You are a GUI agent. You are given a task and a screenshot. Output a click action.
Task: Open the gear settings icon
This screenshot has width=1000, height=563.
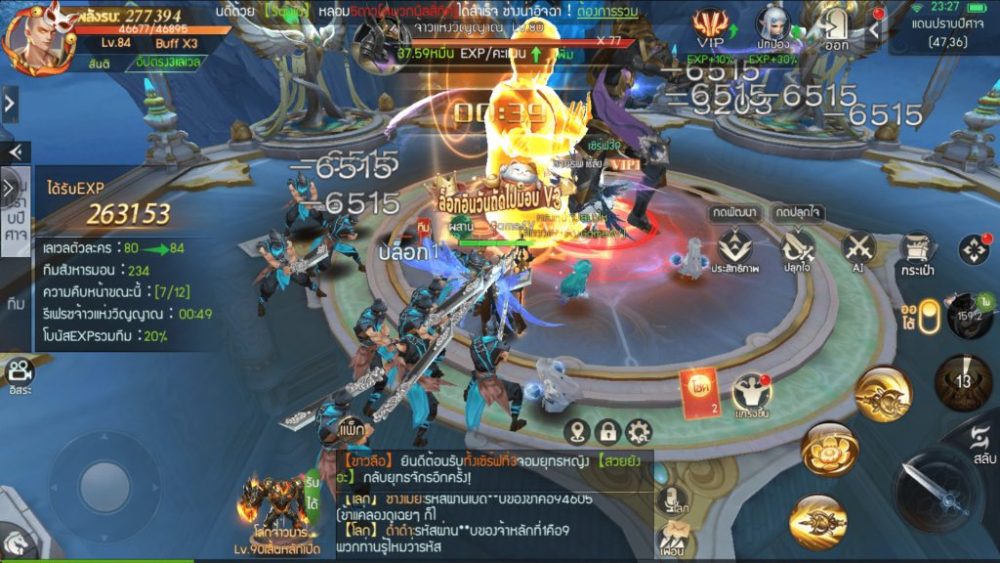point(638,432)
